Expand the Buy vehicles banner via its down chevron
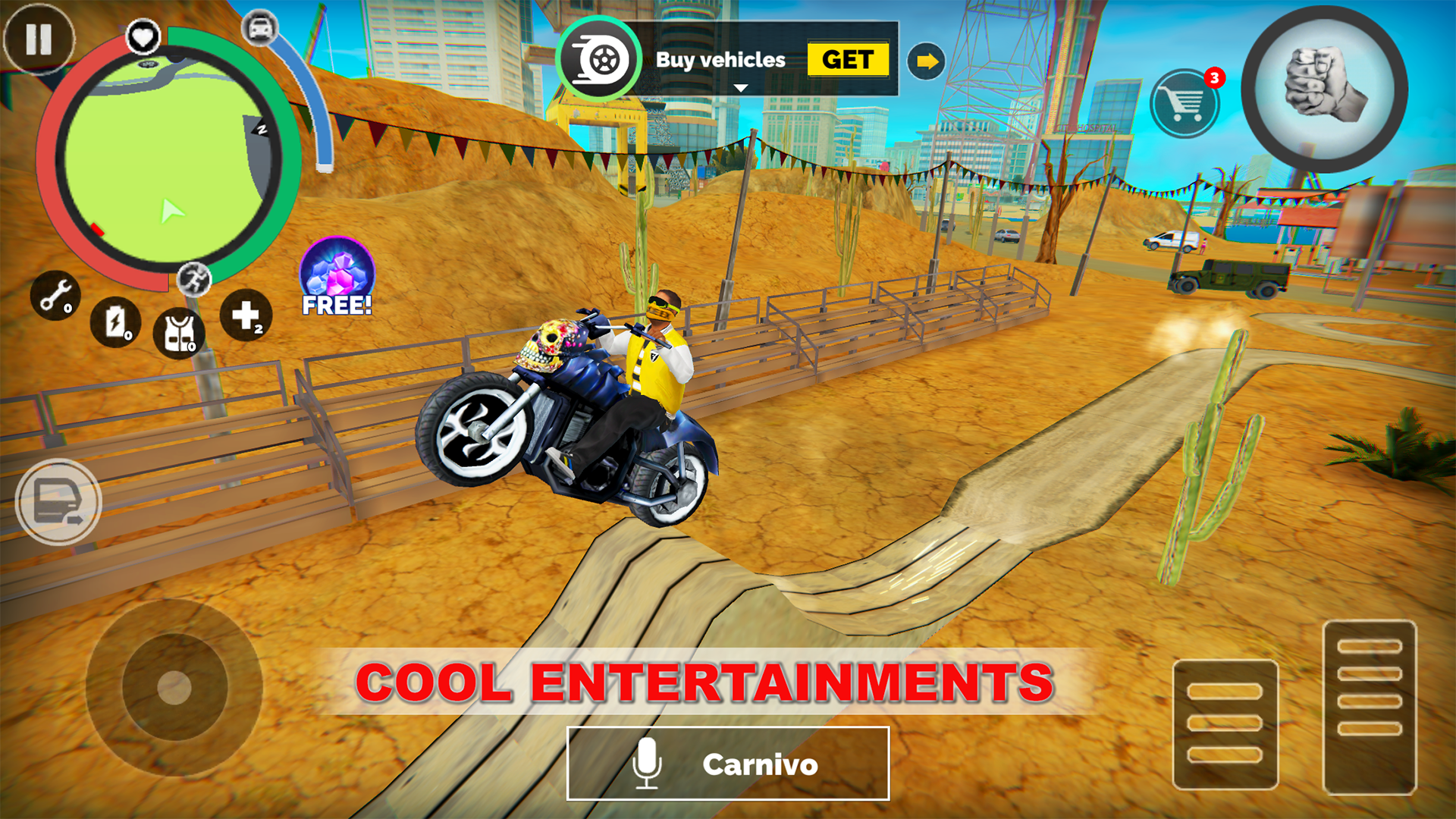Screen dimensions: 1456x819 [739, 87]
